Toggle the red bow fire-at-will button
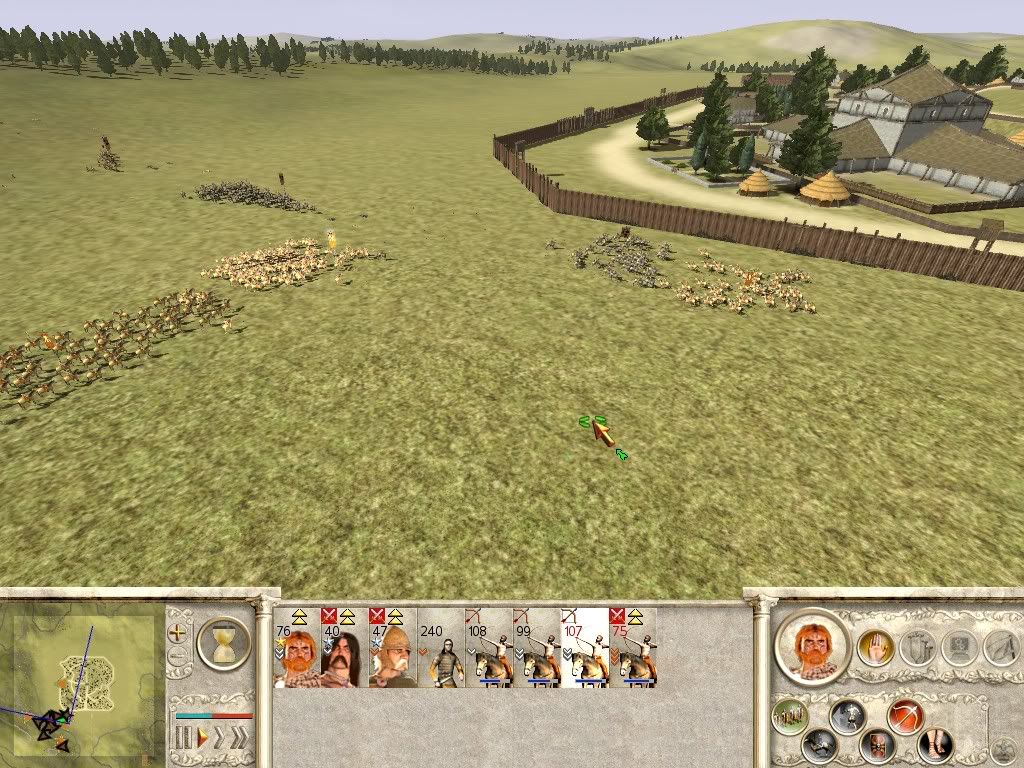1024x768 pixels. click(x=905, y=716)
